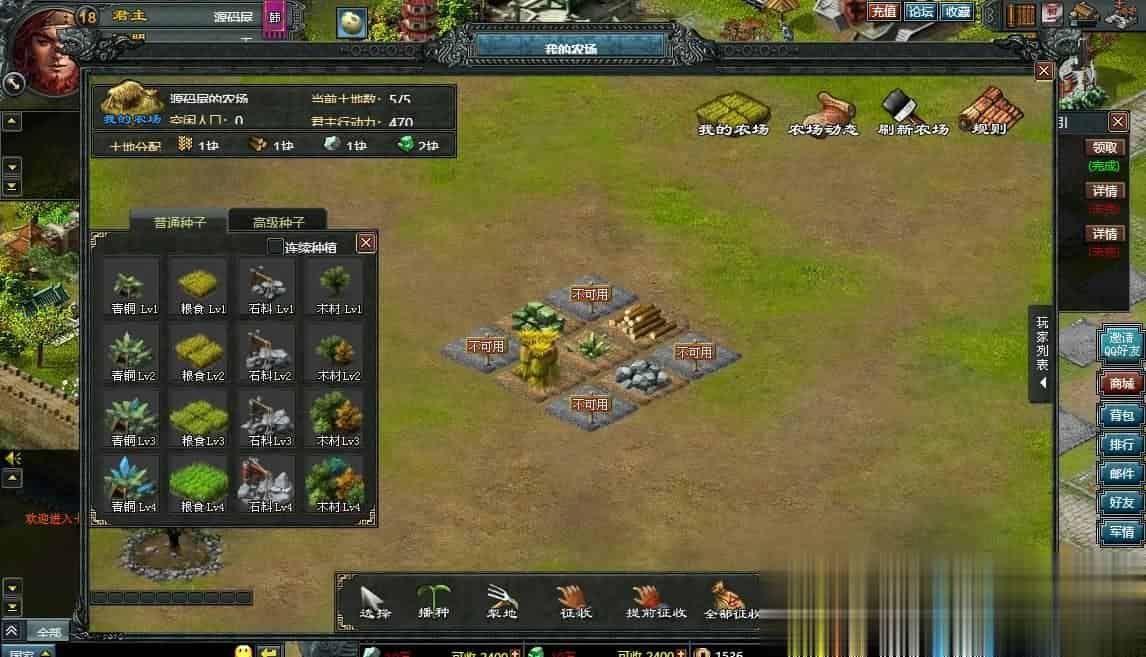Use the 提前征收 early harvest tool
This screenshot has width=1146, height=657.
655,601
